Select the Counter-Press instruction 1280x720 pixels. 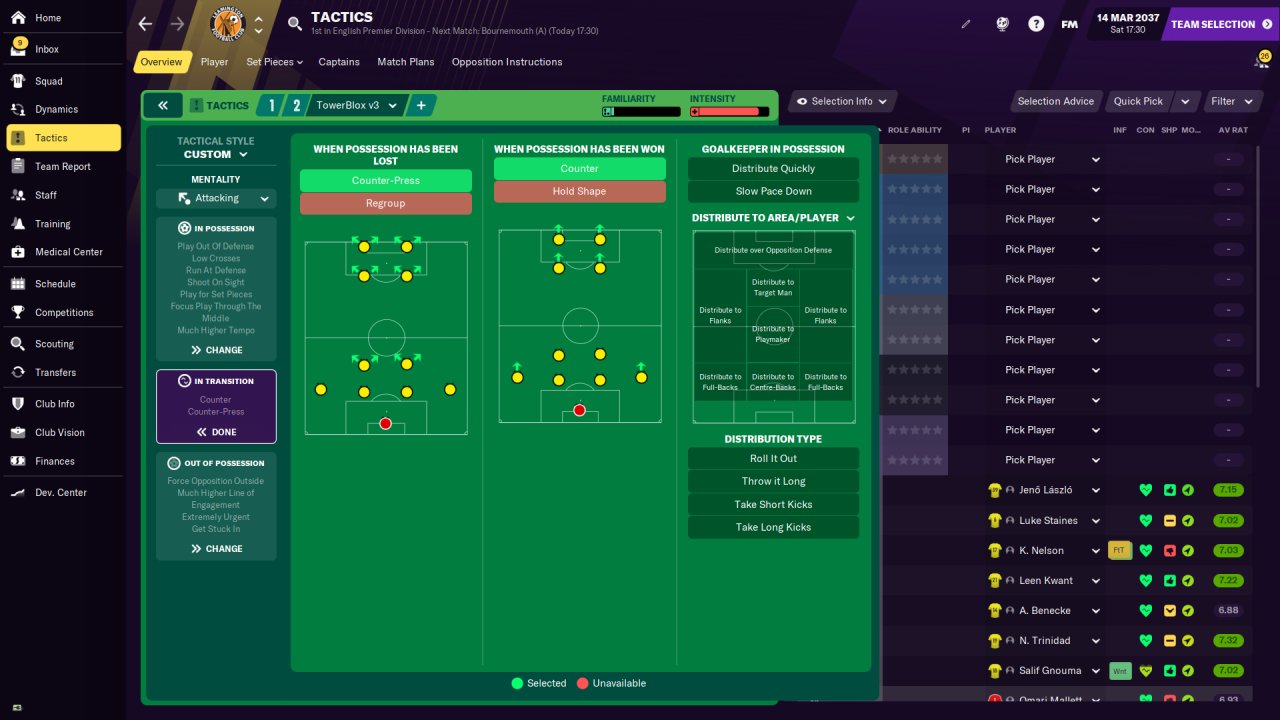[385, 181]
